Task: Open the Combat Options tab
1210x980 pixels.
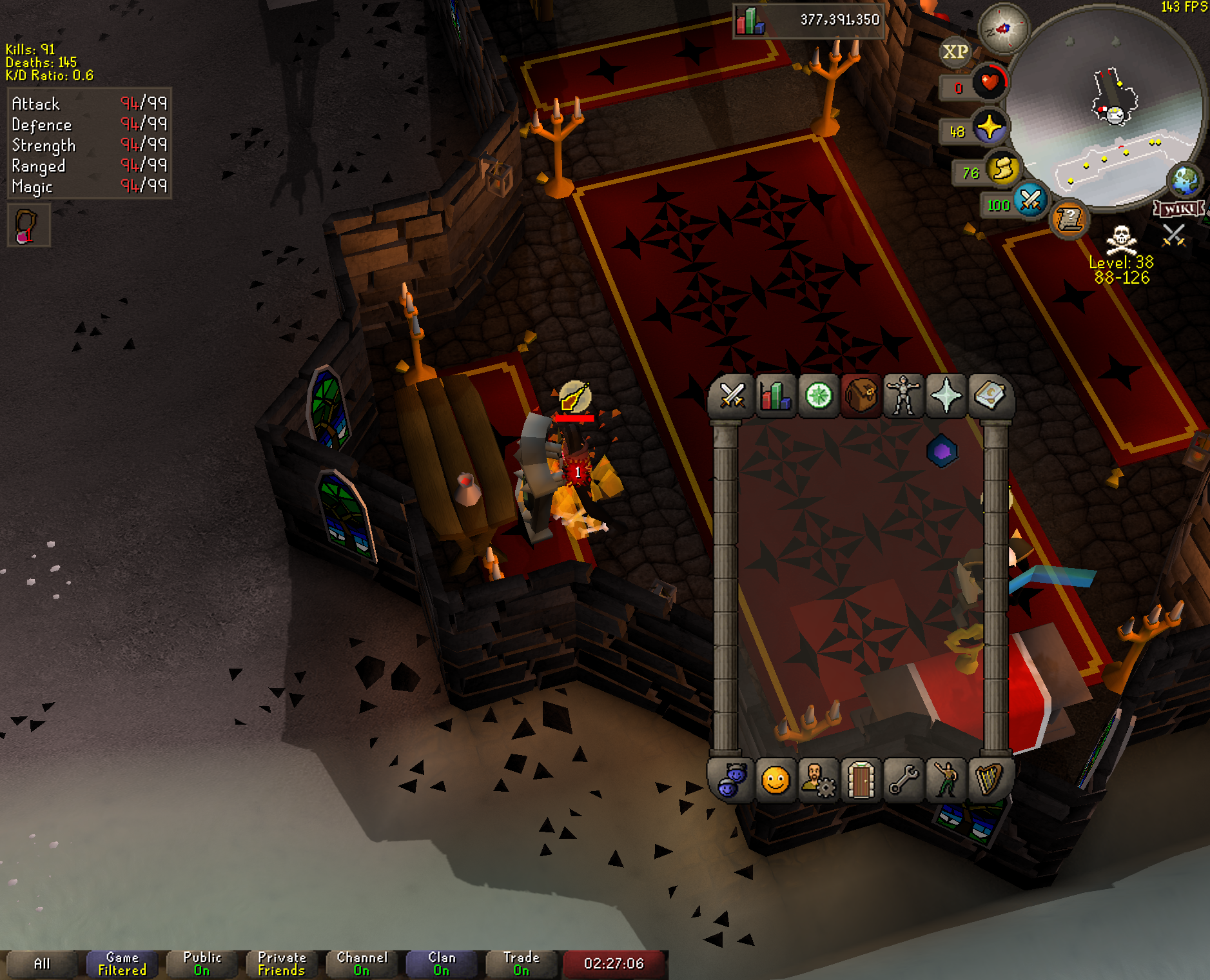Action: tap(732, 396)
